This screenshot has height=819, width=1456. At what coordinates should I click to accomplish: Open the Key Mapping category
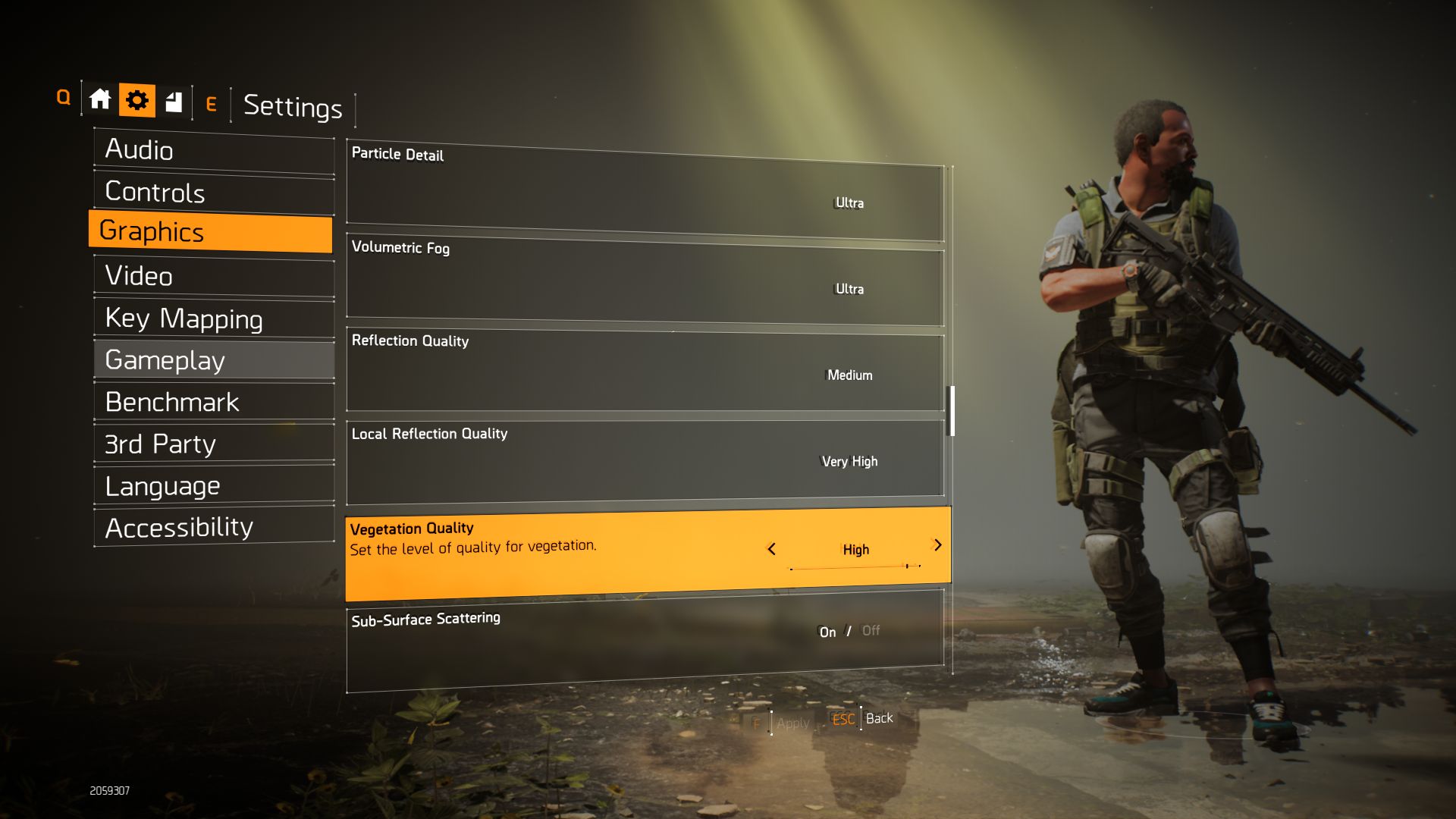point(213,318)
